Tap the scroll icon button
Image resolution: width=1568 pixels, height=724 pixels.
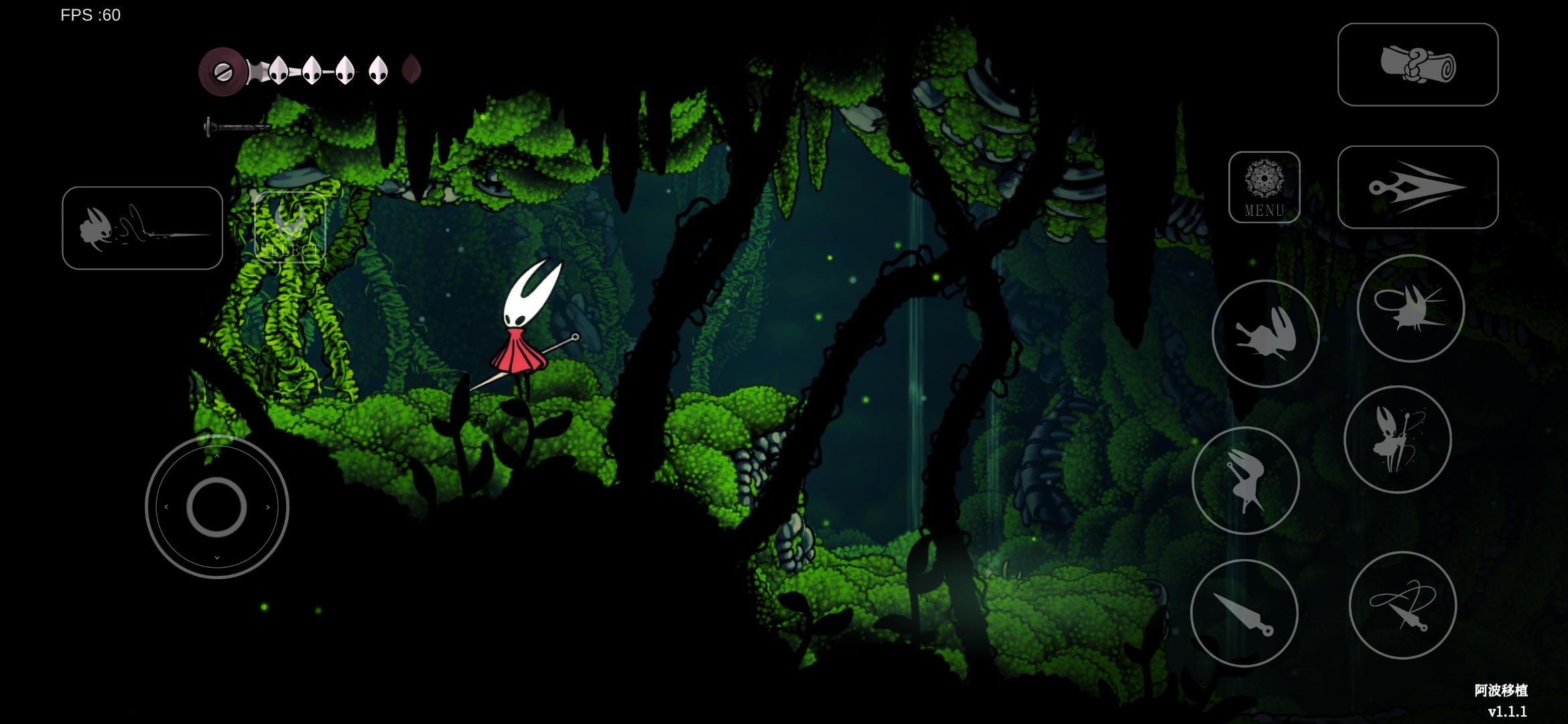point(1417,64)
